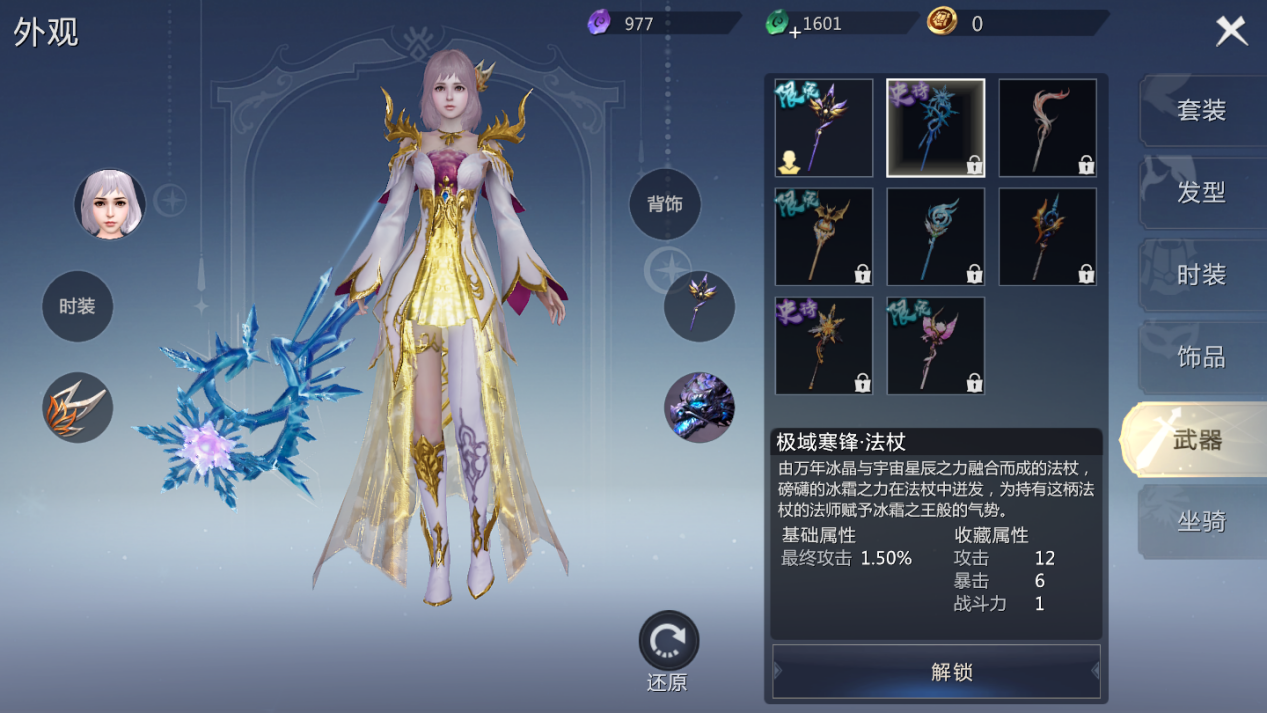
Task: Open the 发型 hairstyle tab
Action: click(1201, 192)
